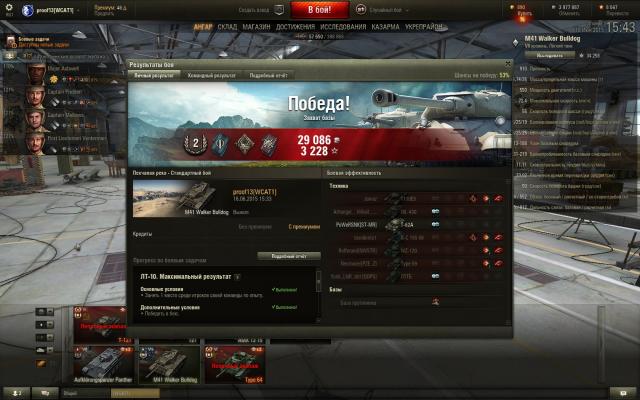Select the Личный результат tab
The height and width of the screenshot is (400, 640).
(x=157, y=75)
